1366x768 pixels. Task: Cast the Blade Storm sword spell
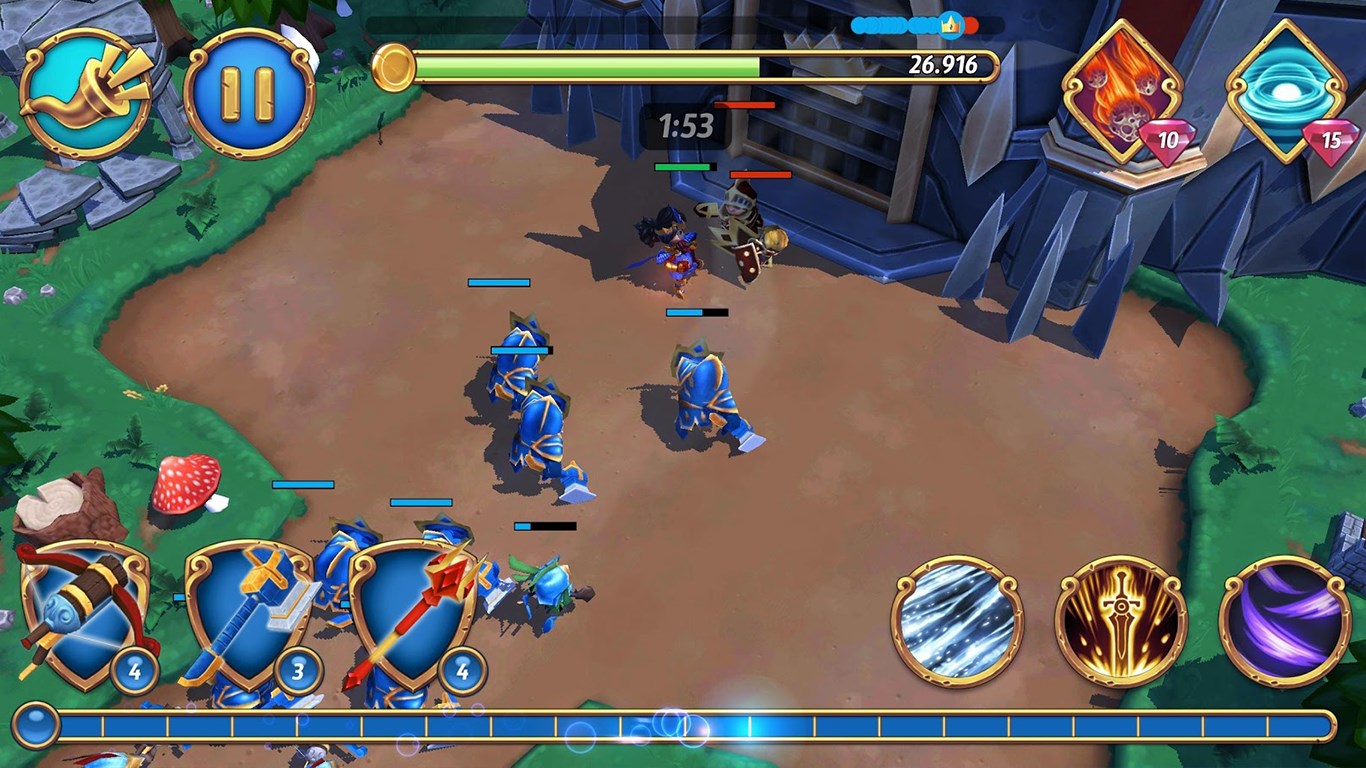pos(1118,618)
